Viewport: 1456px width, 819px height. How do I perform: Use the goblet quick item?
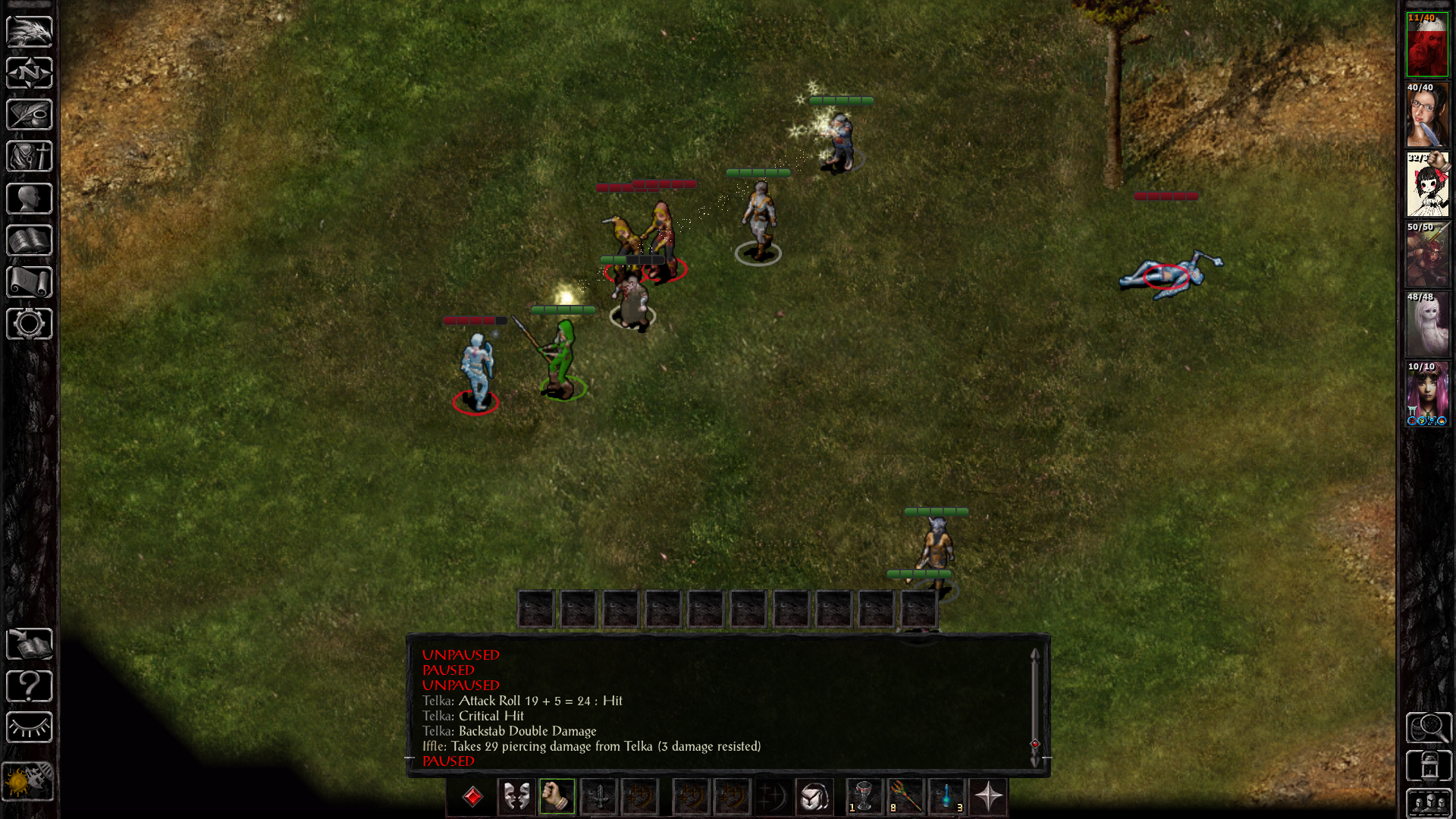pyautogui.click(x=864, y=796)
